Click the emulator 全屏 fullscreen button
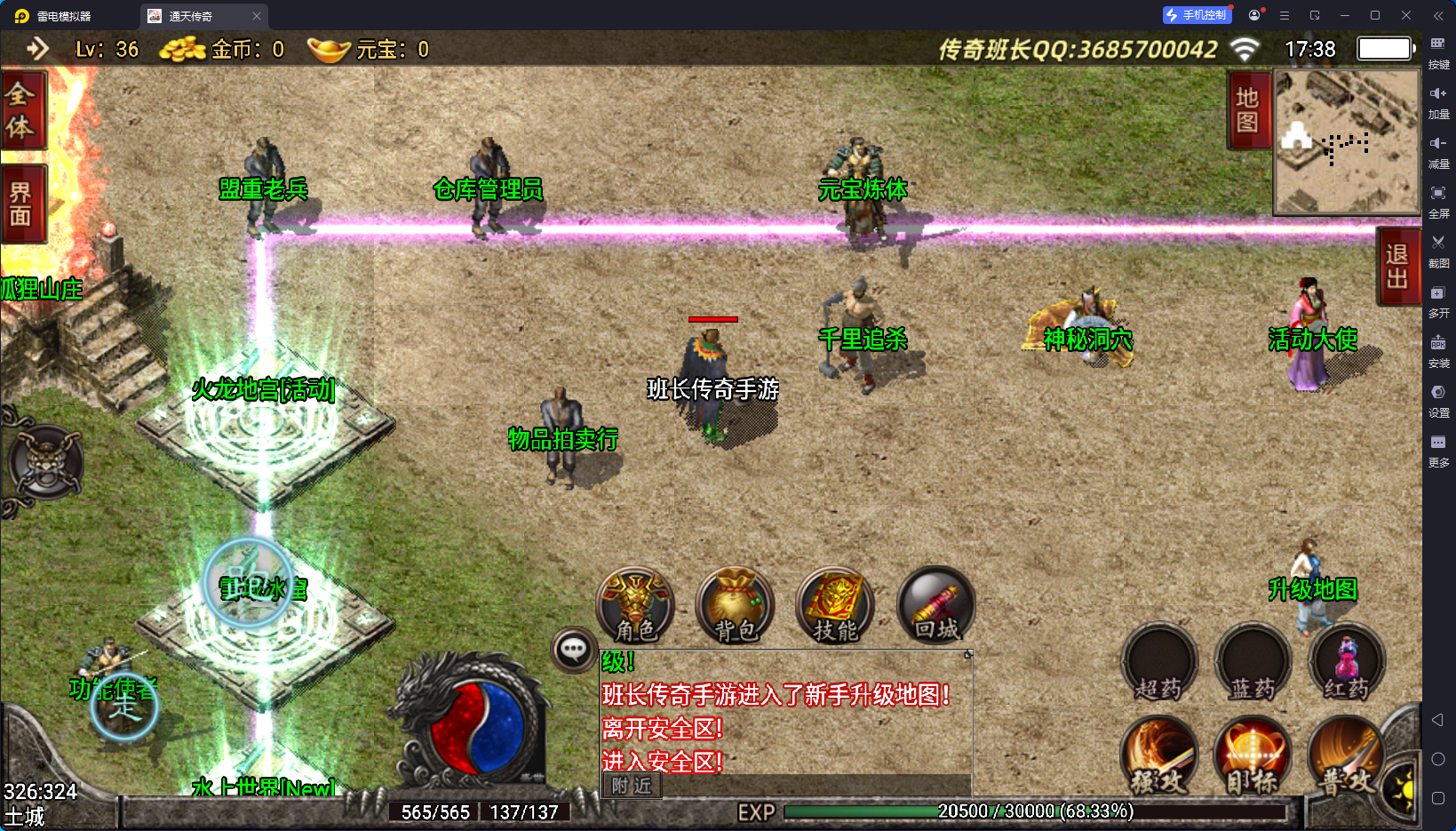 pos(1438,199)
